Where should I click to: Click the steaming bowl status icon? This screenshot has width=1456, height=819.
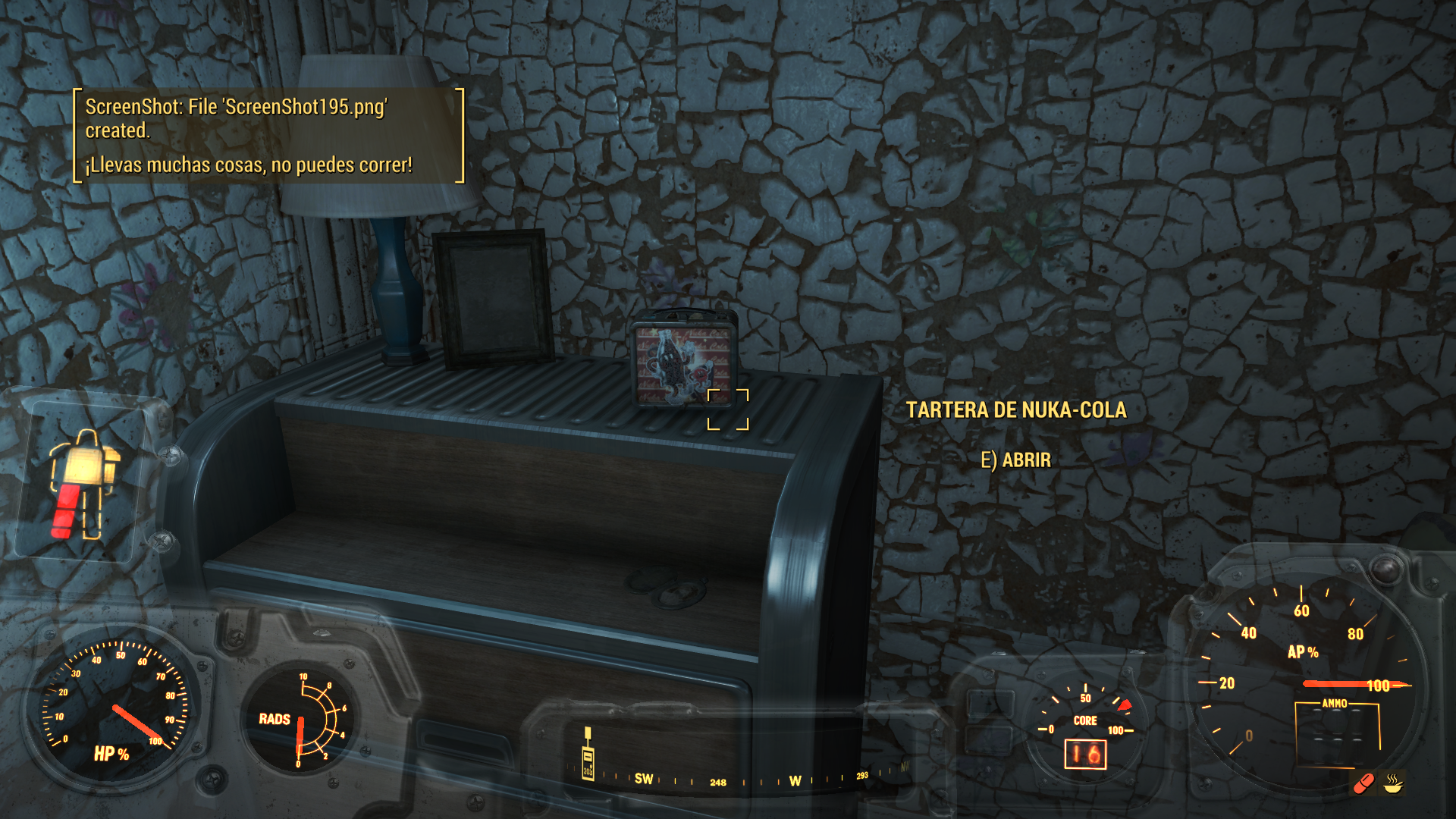point(1393,783)
